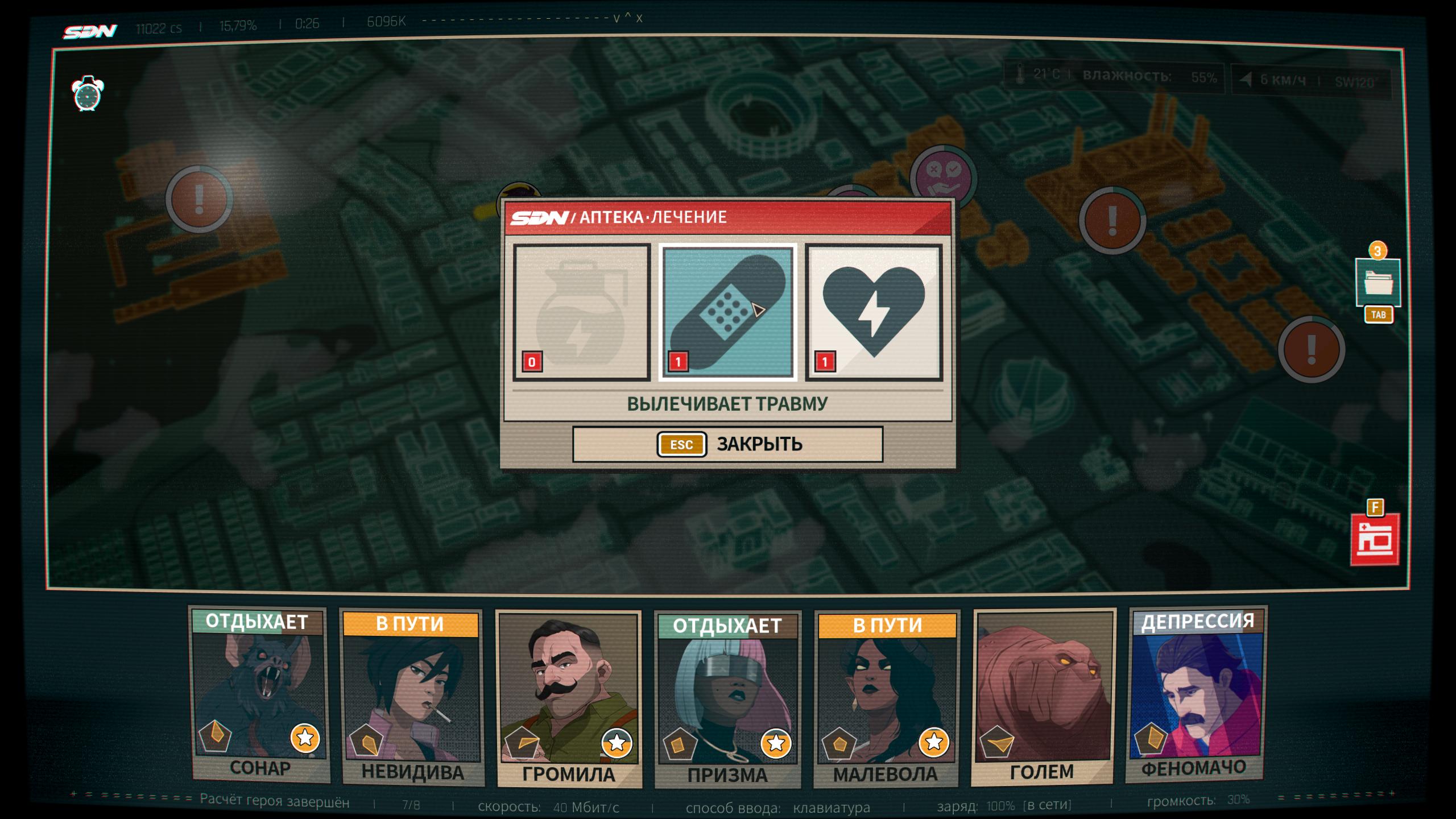
Task: Choose the depressed Феномачо card
Action: pos(1196,694)
